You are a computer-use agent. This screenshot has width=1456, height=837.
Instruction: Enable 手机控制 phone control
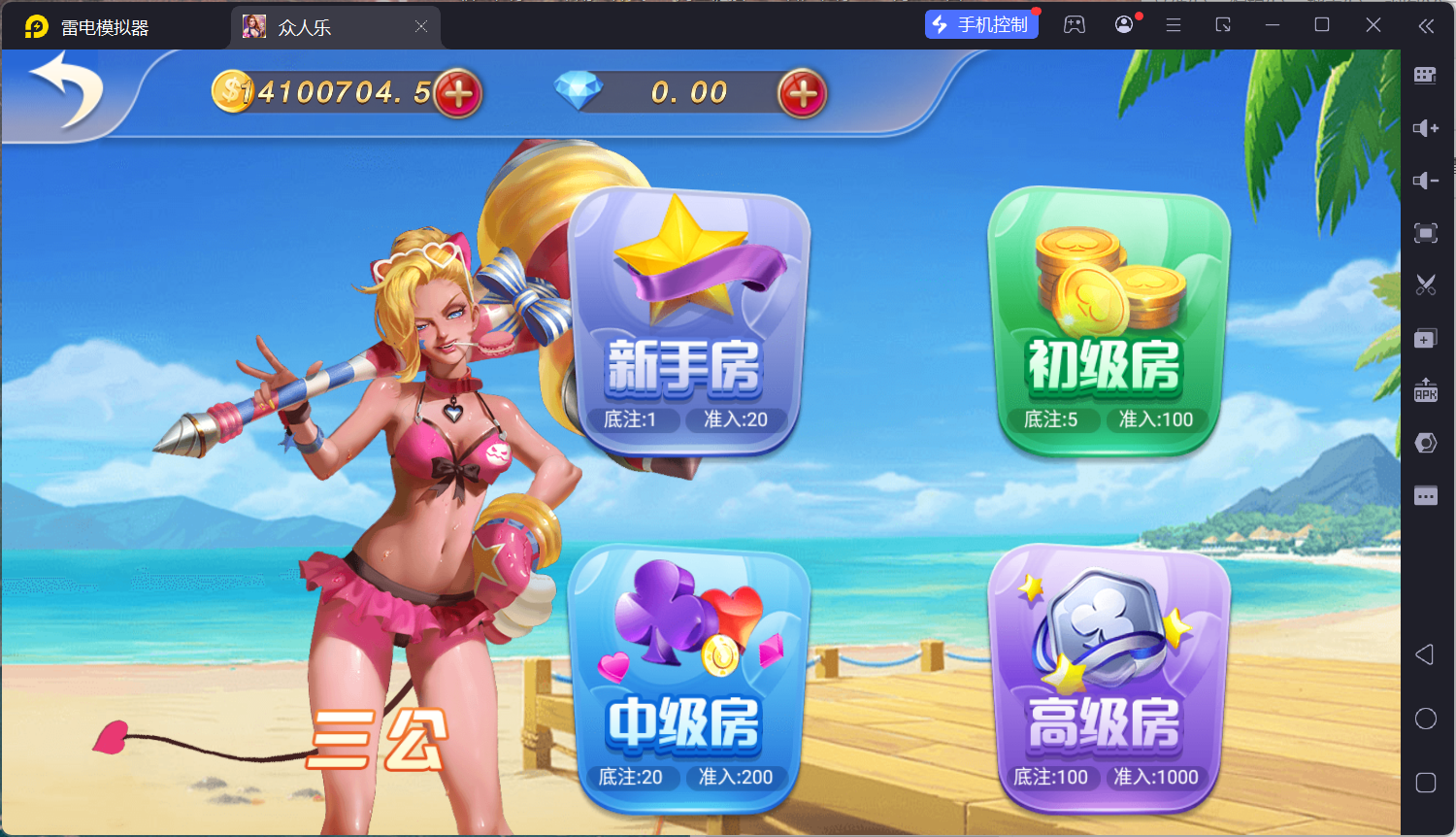pyautogui.click(x=981, y=23)
